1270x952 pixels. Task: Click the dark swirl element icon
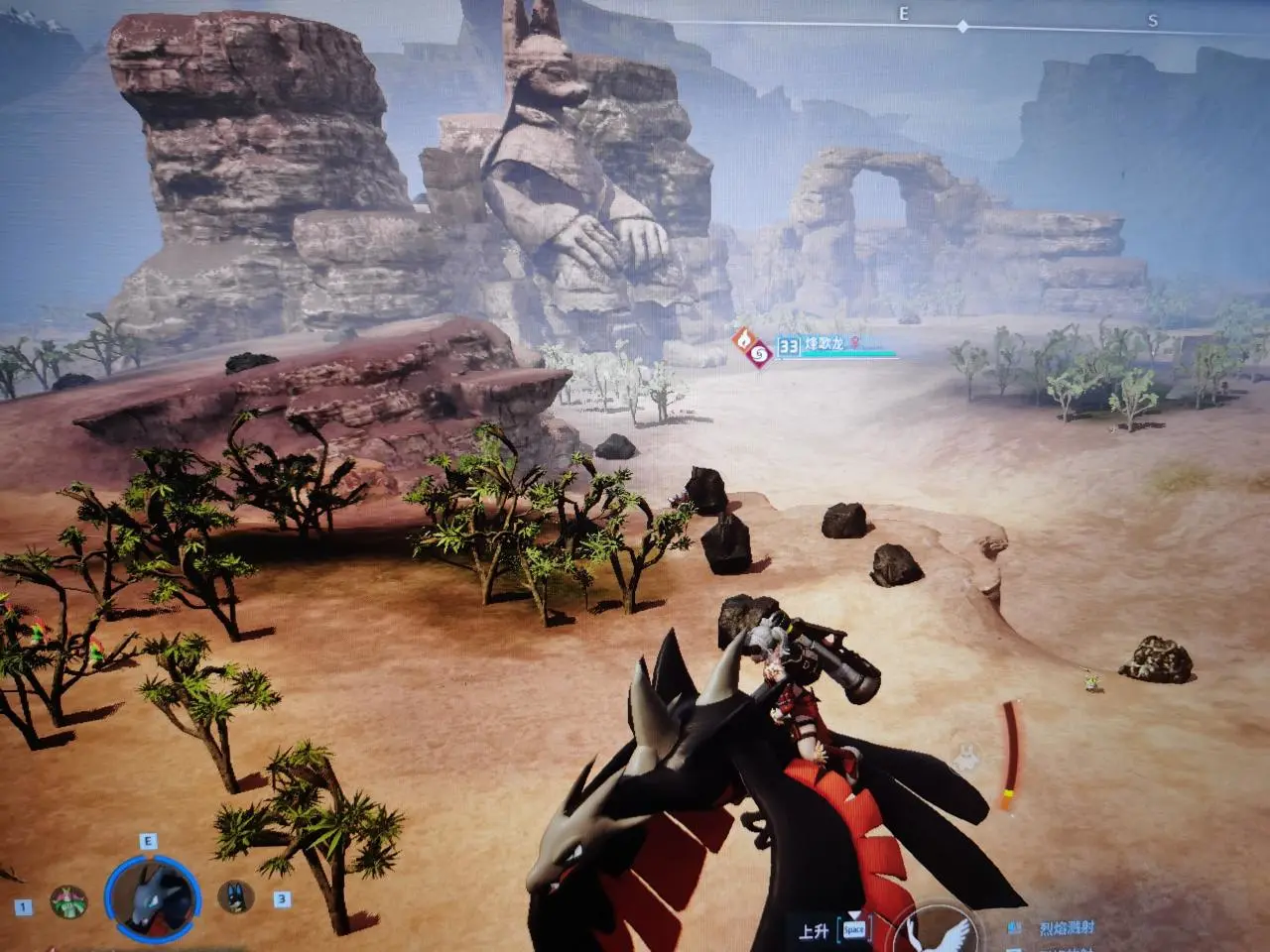click(x=760, y=354)
